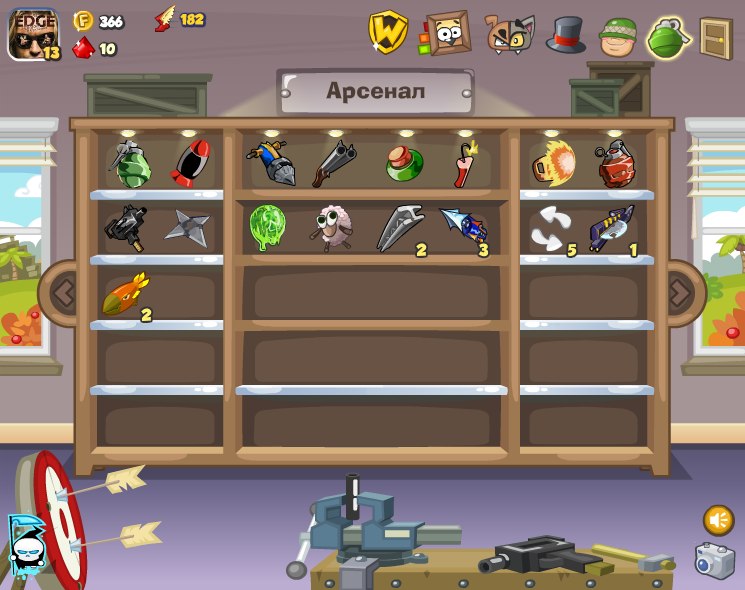Select the green grenade arsenal tab
This screenshot has height=590, width=745.
pos(668,38)
